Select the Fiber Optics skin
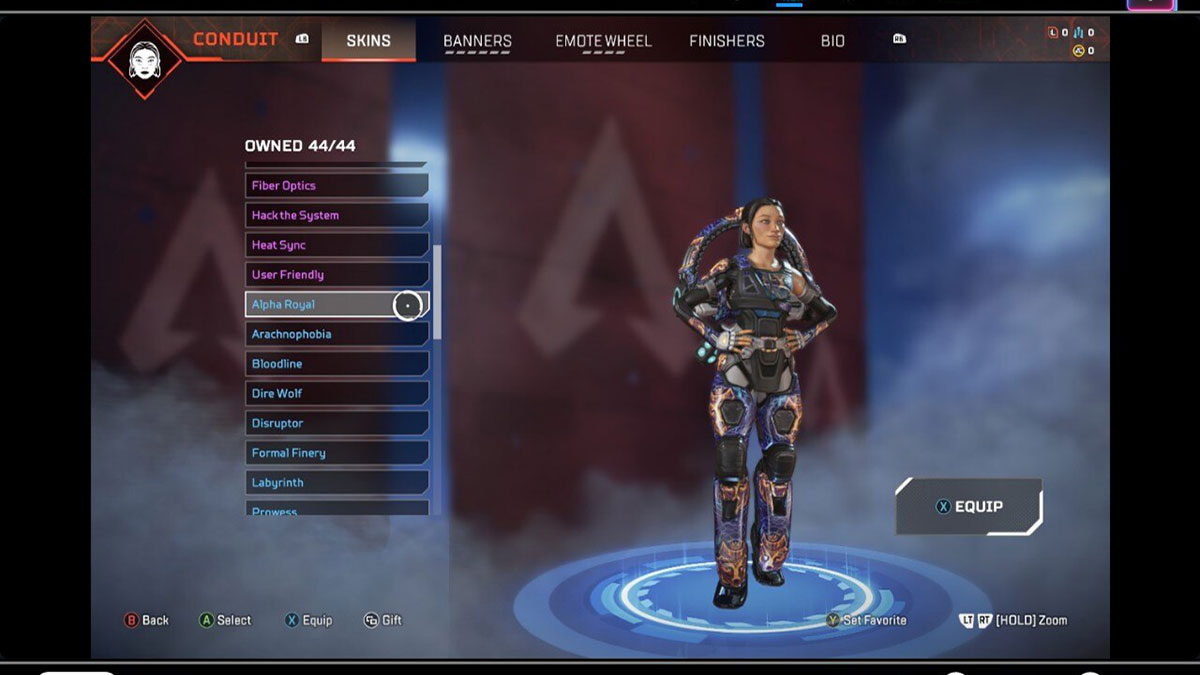Screen dimensions: 1200x675 click(336, 186)
